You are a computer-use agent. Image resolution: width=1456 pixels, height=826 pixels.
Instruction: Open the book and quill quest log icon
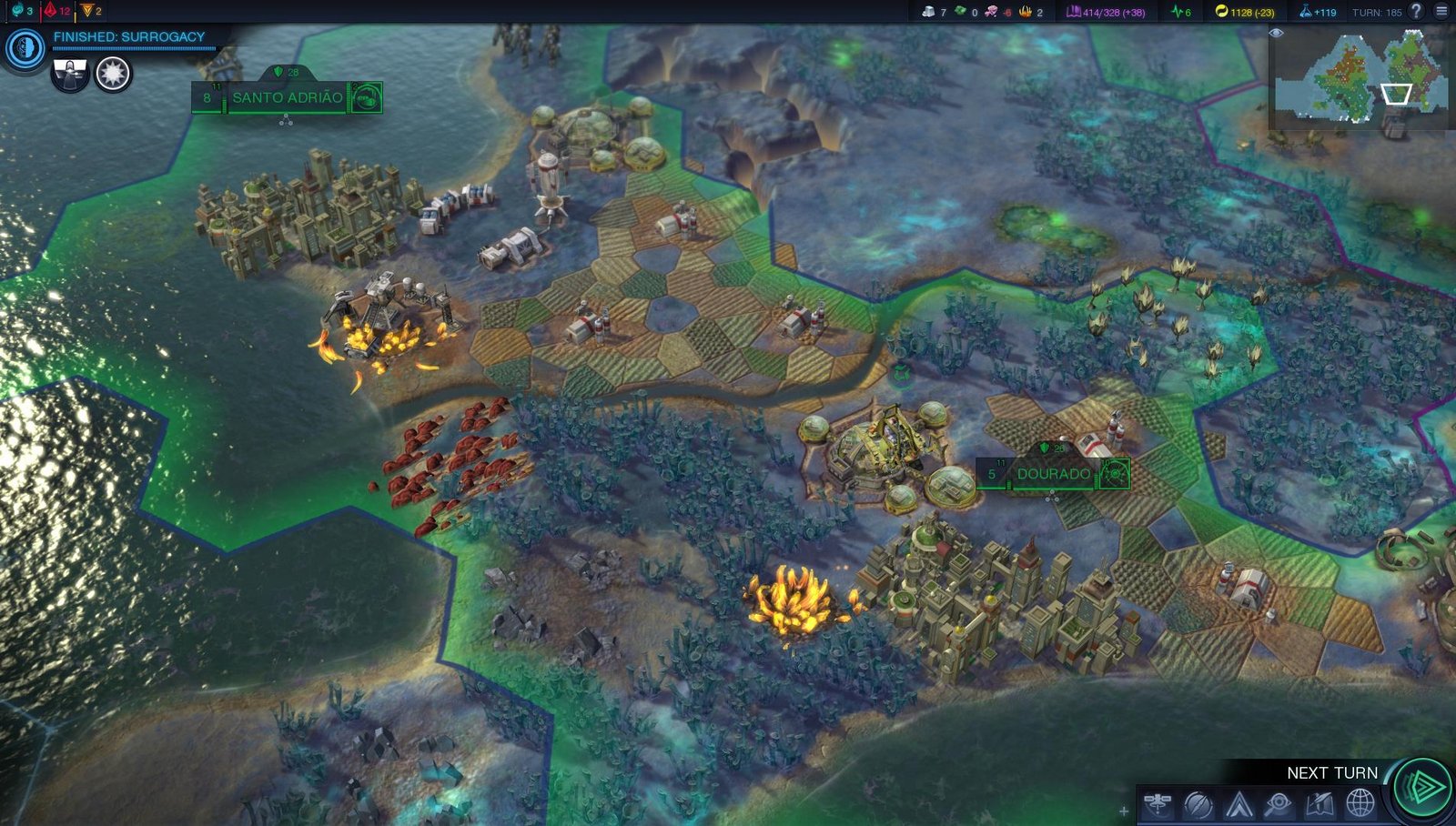pos(1319,804)
